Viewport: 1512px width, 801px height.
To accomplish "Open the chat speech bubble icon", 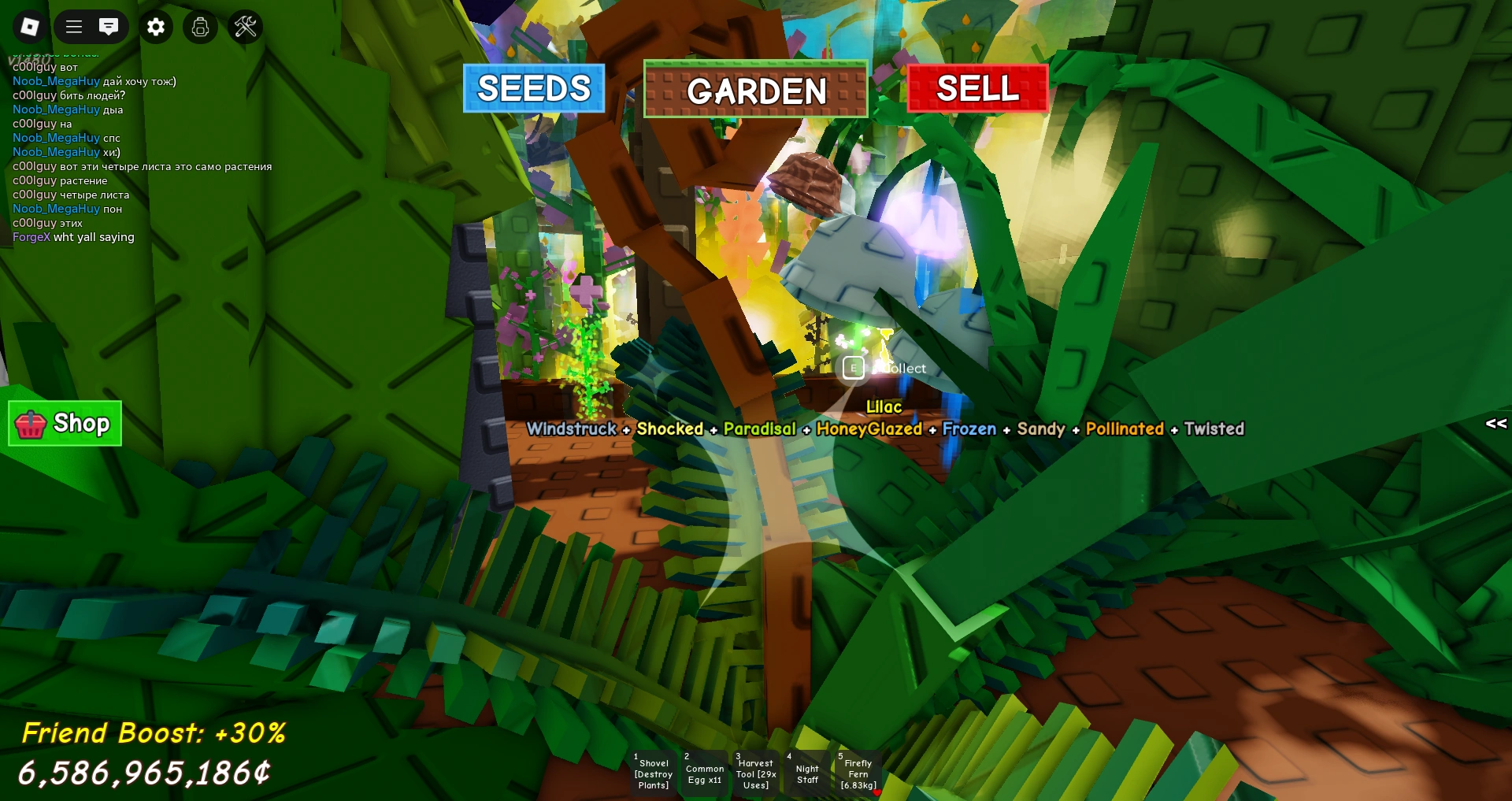I will click(109, 27).
